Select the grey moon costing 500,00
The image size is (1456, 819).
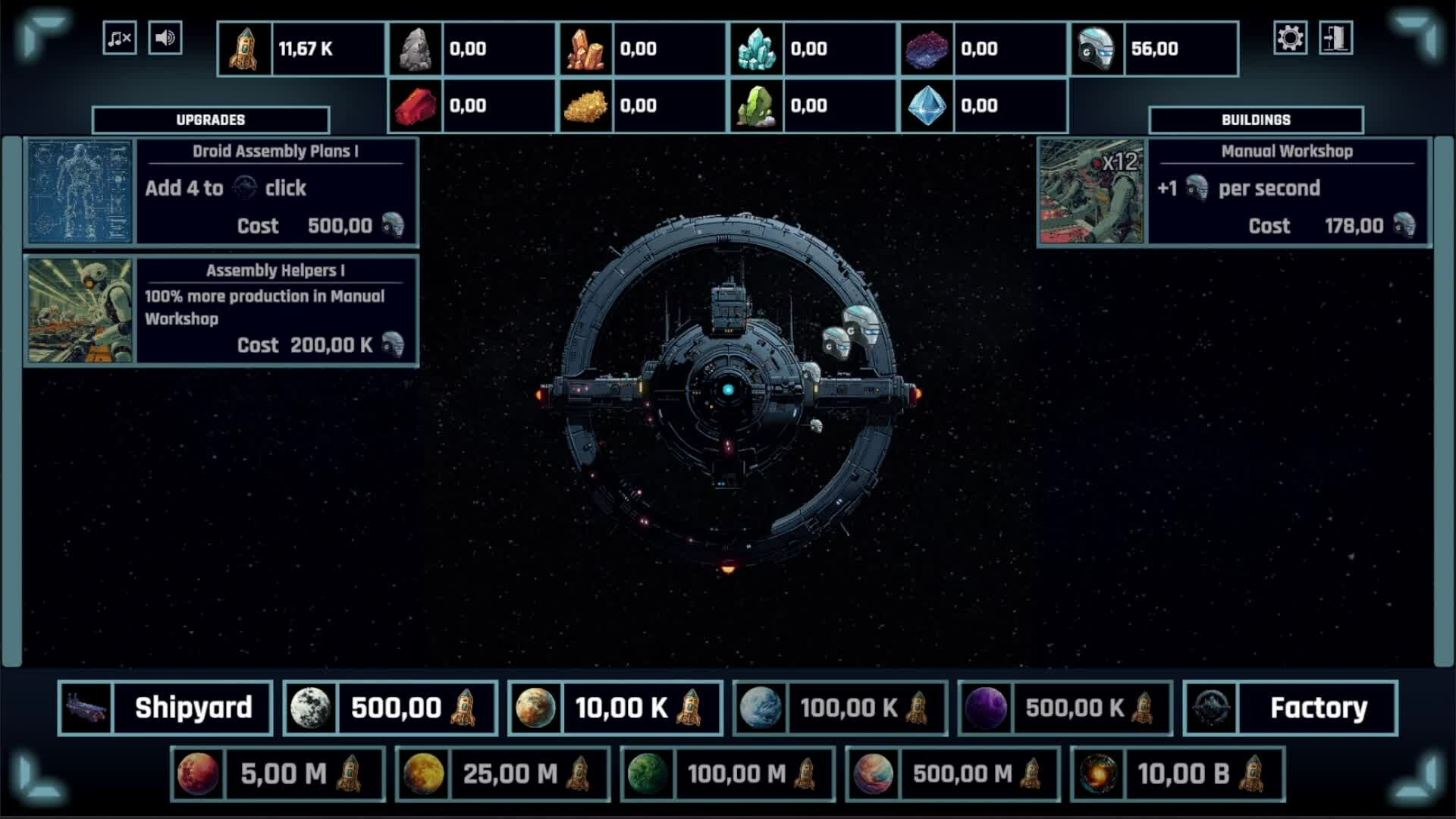point(391,708)
